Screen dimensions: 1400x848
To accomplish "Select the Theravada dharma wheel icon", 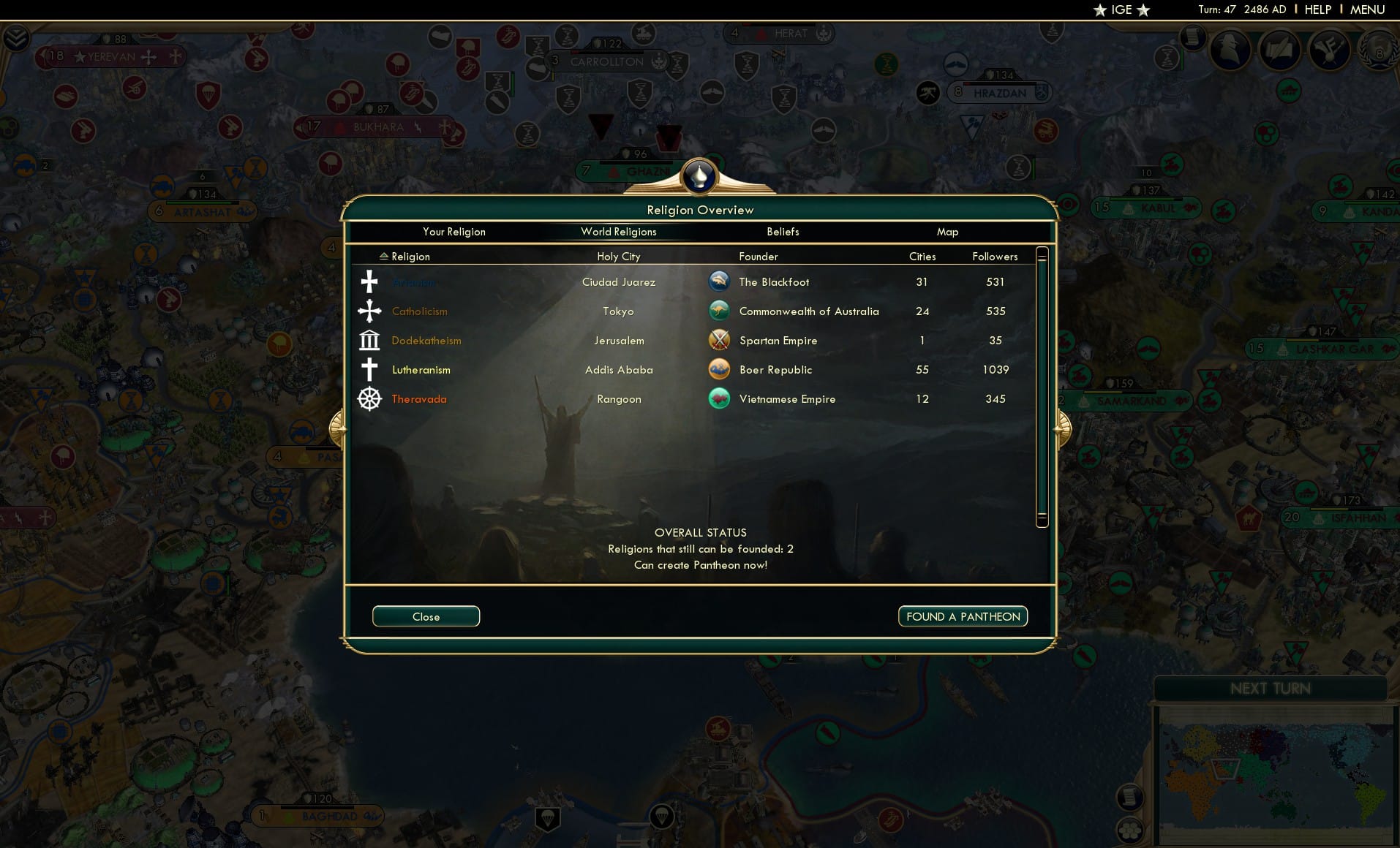I will click(x=369, y=399).
